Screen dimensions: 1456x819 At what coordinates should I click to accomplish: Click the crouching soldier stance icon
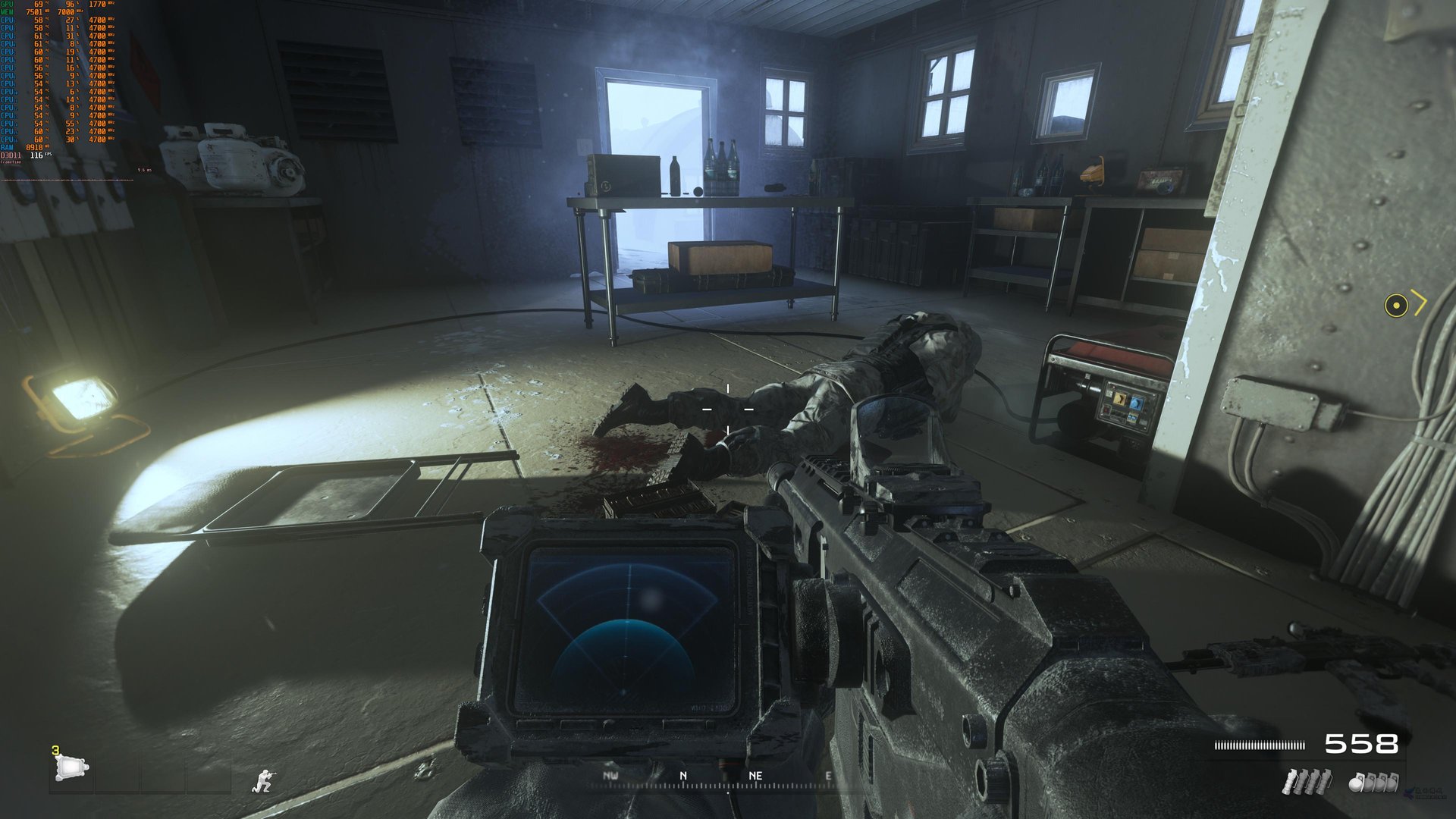coord(263,780)
